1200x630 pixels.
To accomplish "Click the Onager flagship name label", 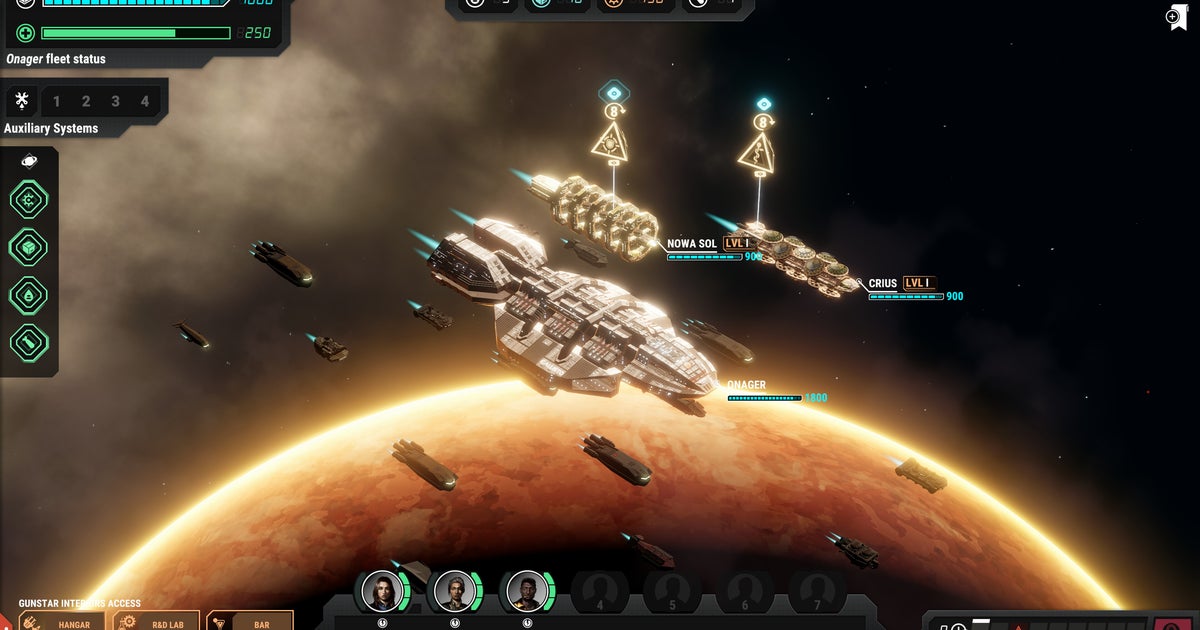I will click(x=746, y=385).
